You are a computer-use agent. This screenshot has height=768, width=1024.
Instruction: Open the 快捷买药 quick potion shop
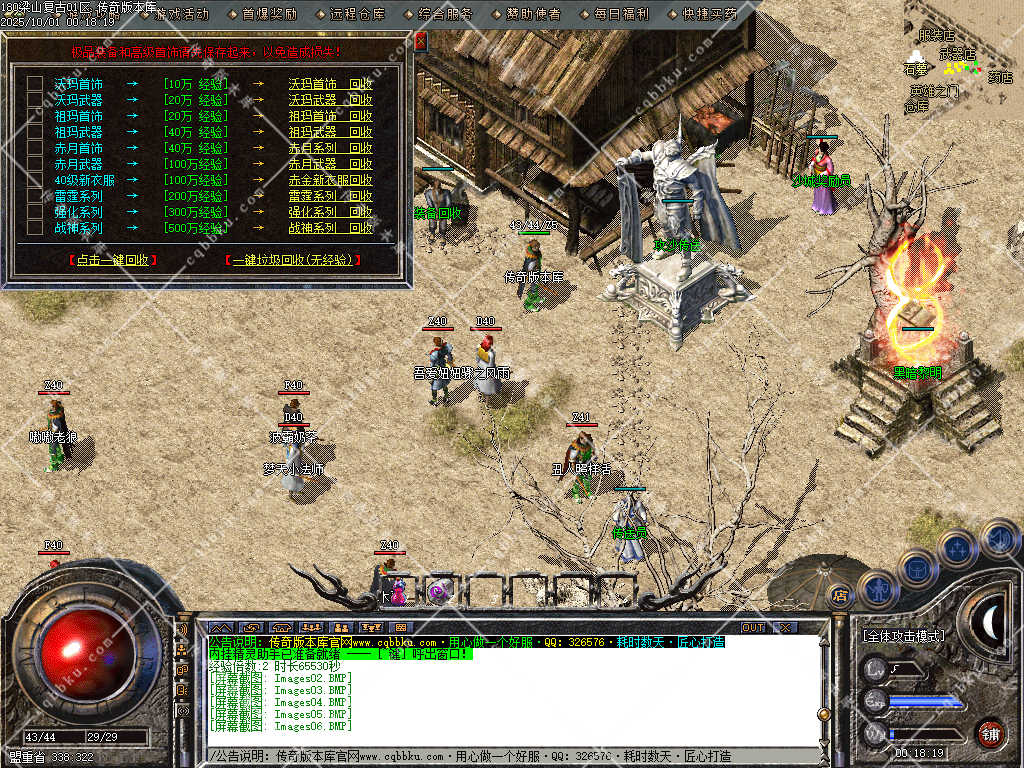[x=709, y=14]
